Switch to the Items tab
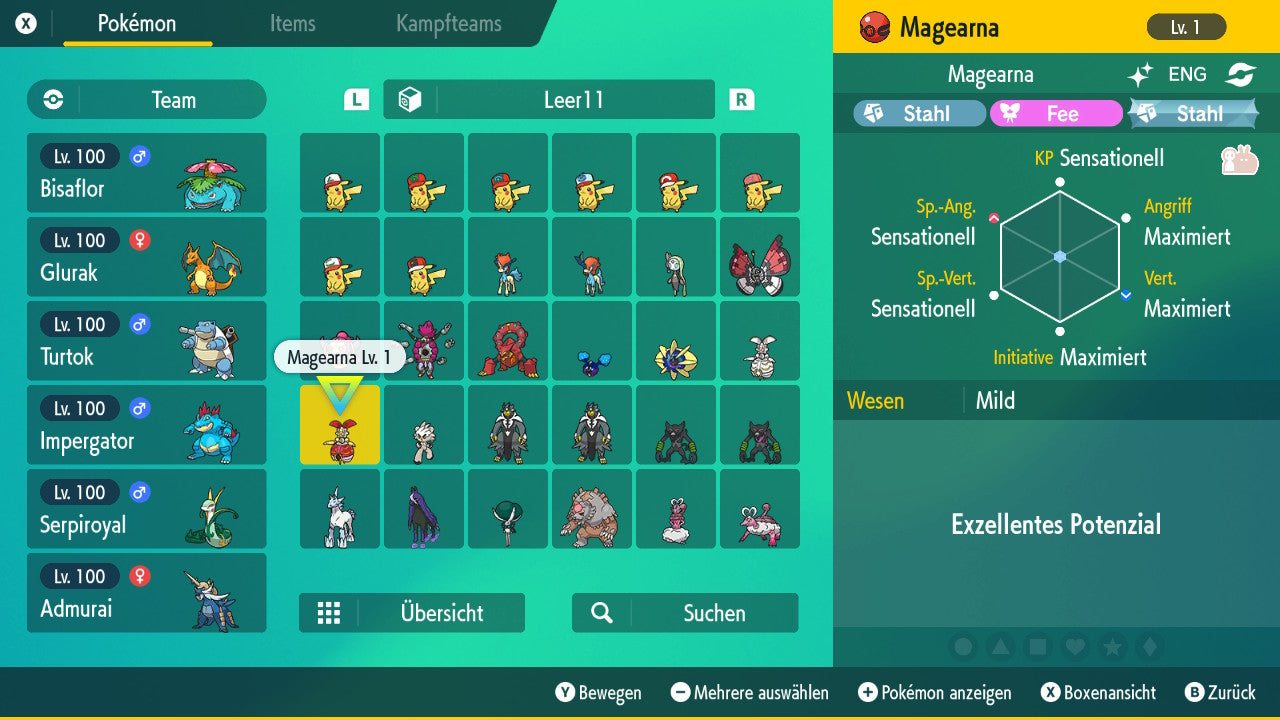 click(292, 24)
